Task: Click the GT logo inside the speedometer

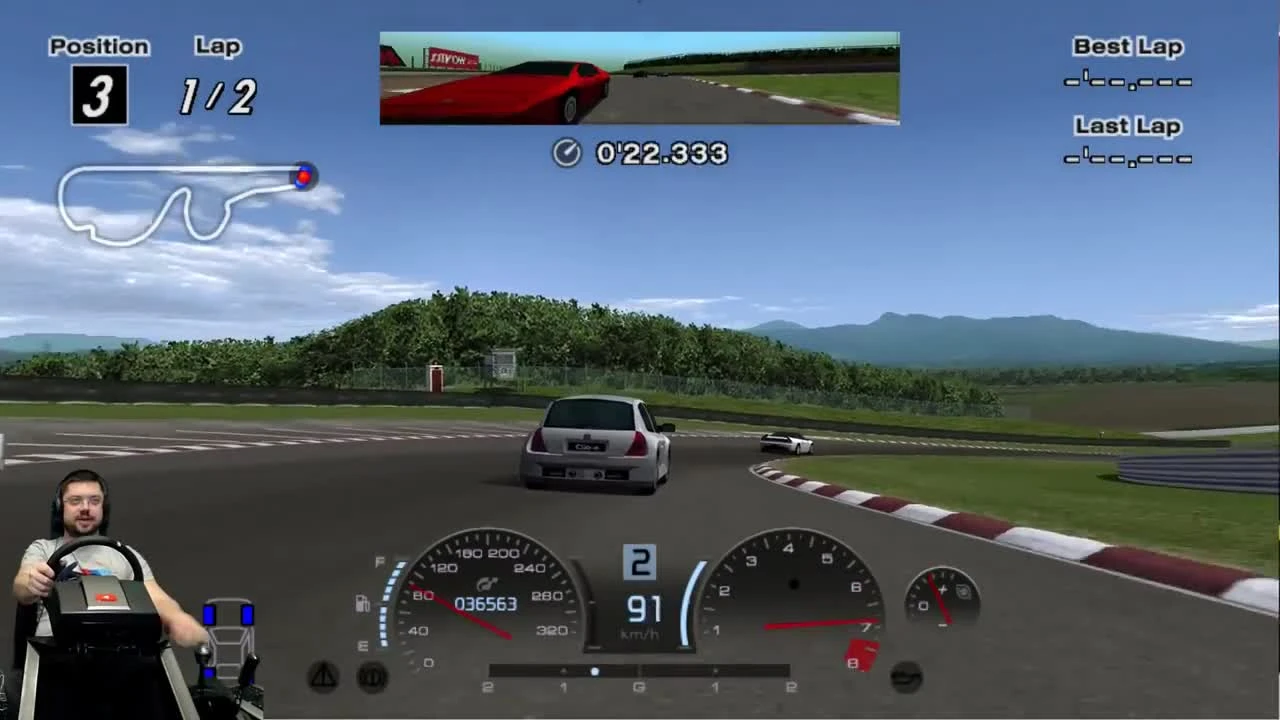Action: 487,583
